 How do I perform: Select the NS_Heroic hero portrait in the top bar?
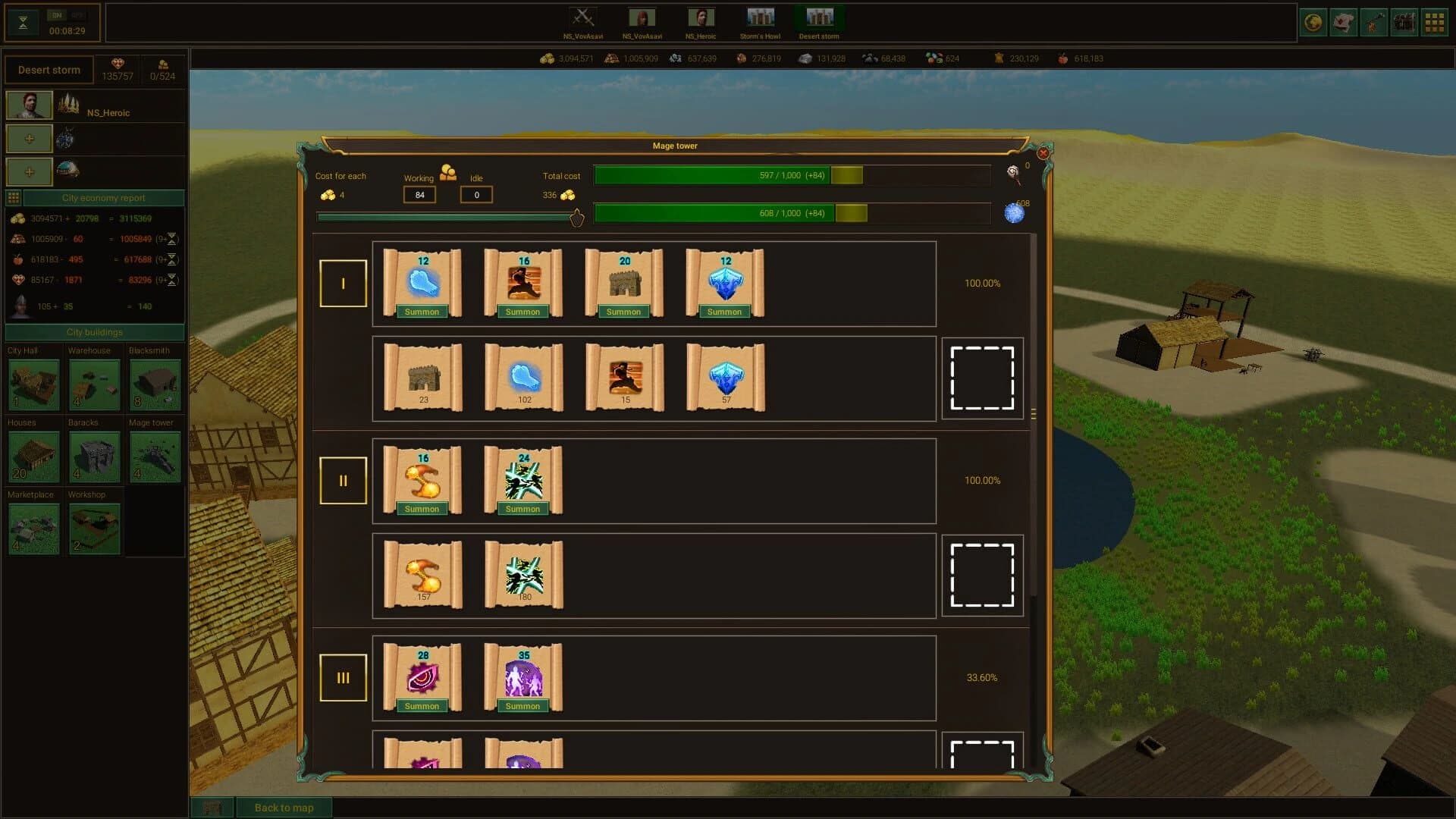tap(701, 15)
